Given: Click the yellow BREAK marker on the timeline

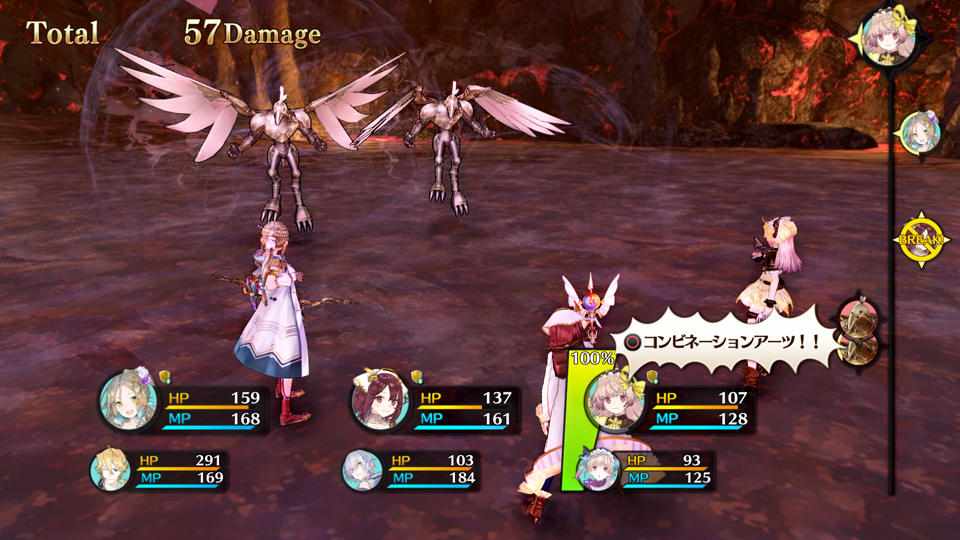Looking at the screenshot, I should pyautogui.click(x=916, y=241).
